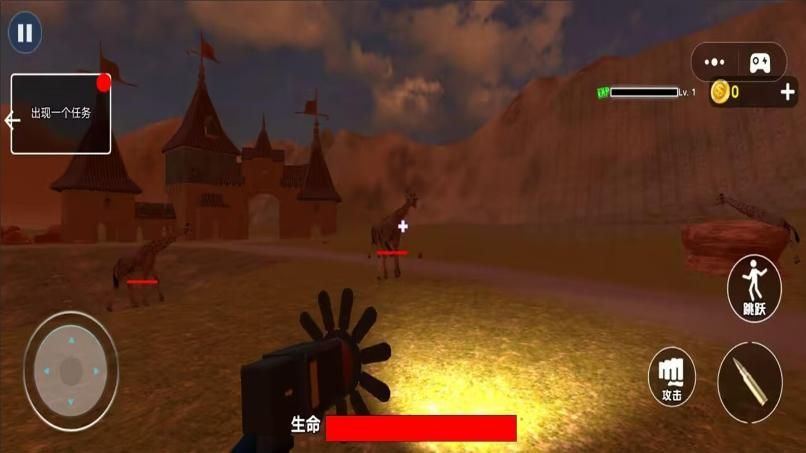Open the three-dots mini program menu
806x453 pixels.
pos(714,62)
